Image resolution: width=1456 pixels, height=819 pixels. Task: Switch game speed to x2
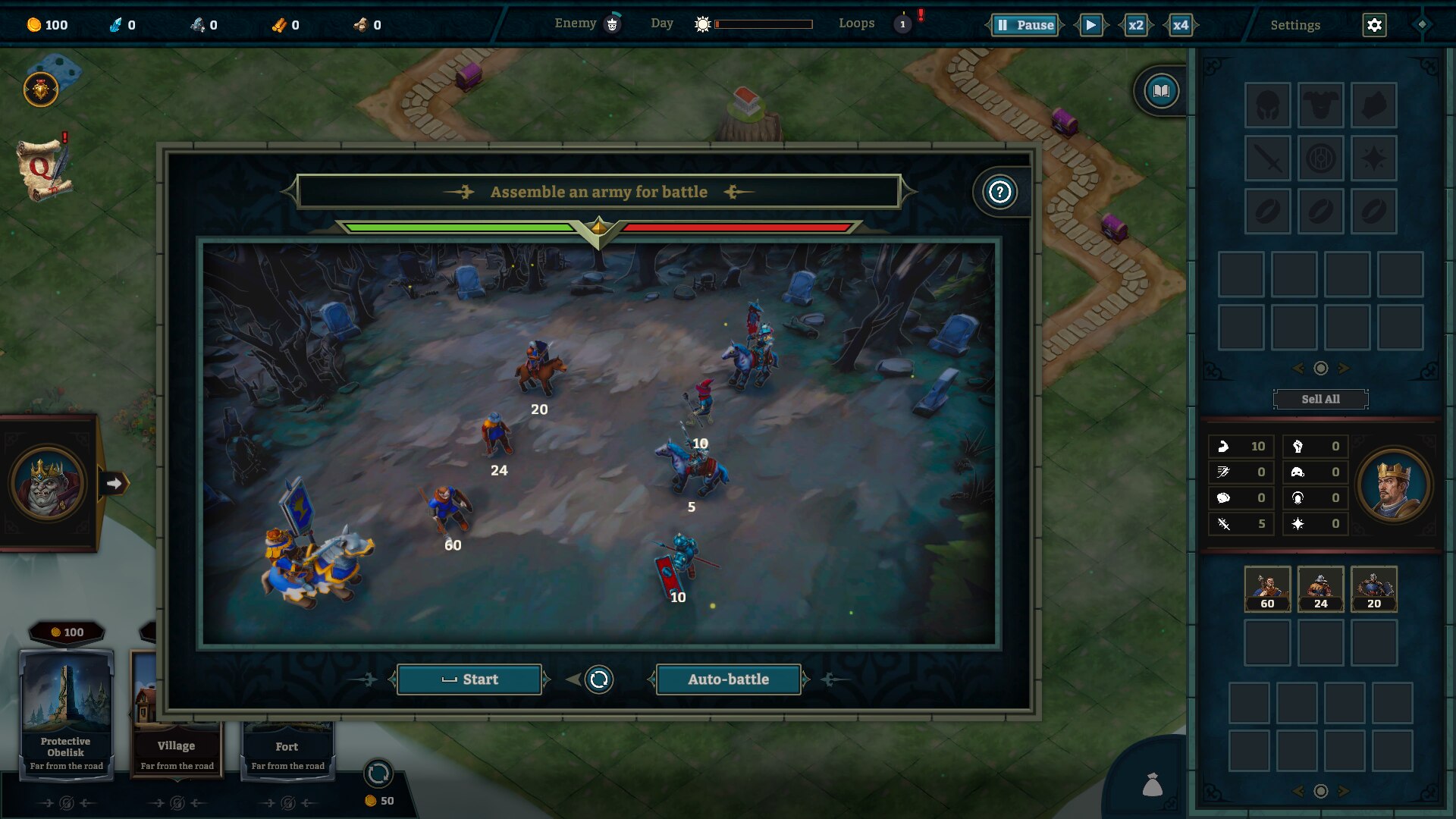pyautogui.click(x=1135, y=25)
